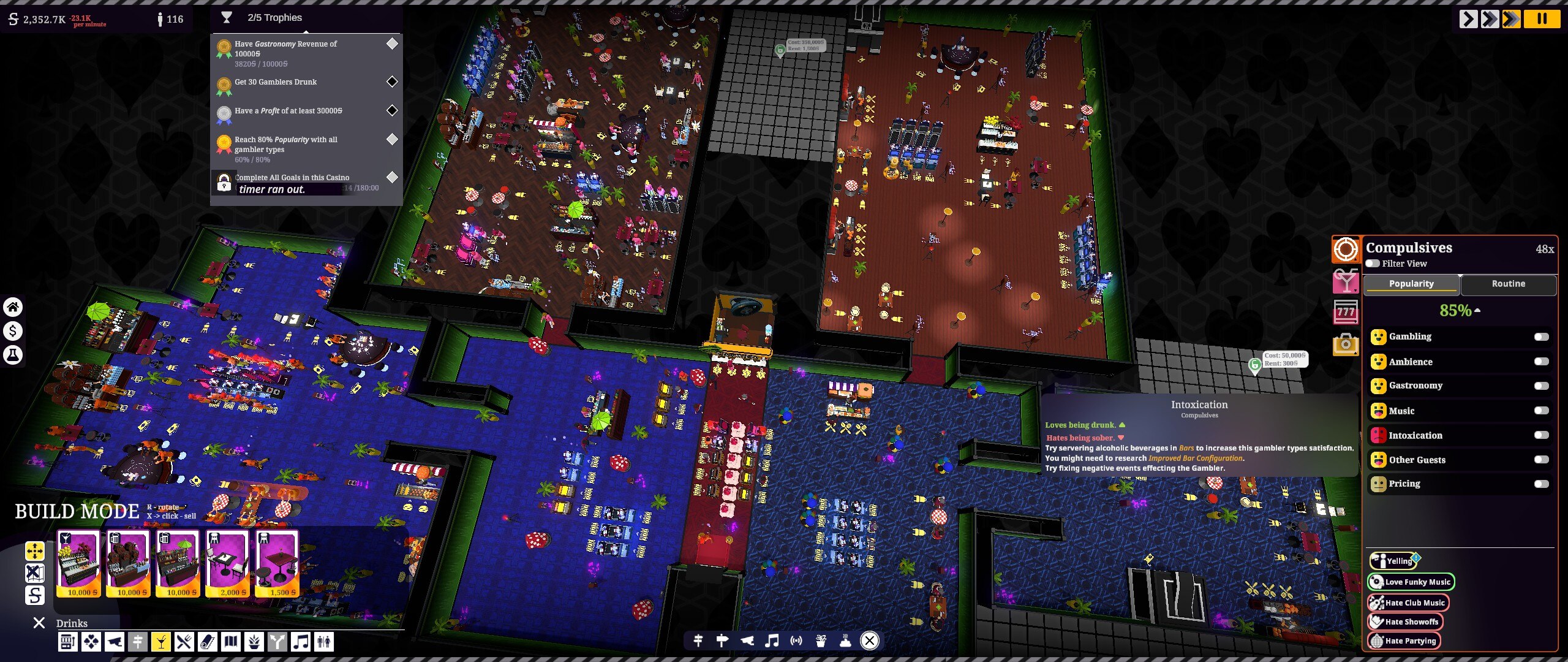Toggle the Intoxication switch
The image size is (1568, 662).
[x=1540, y=435]
